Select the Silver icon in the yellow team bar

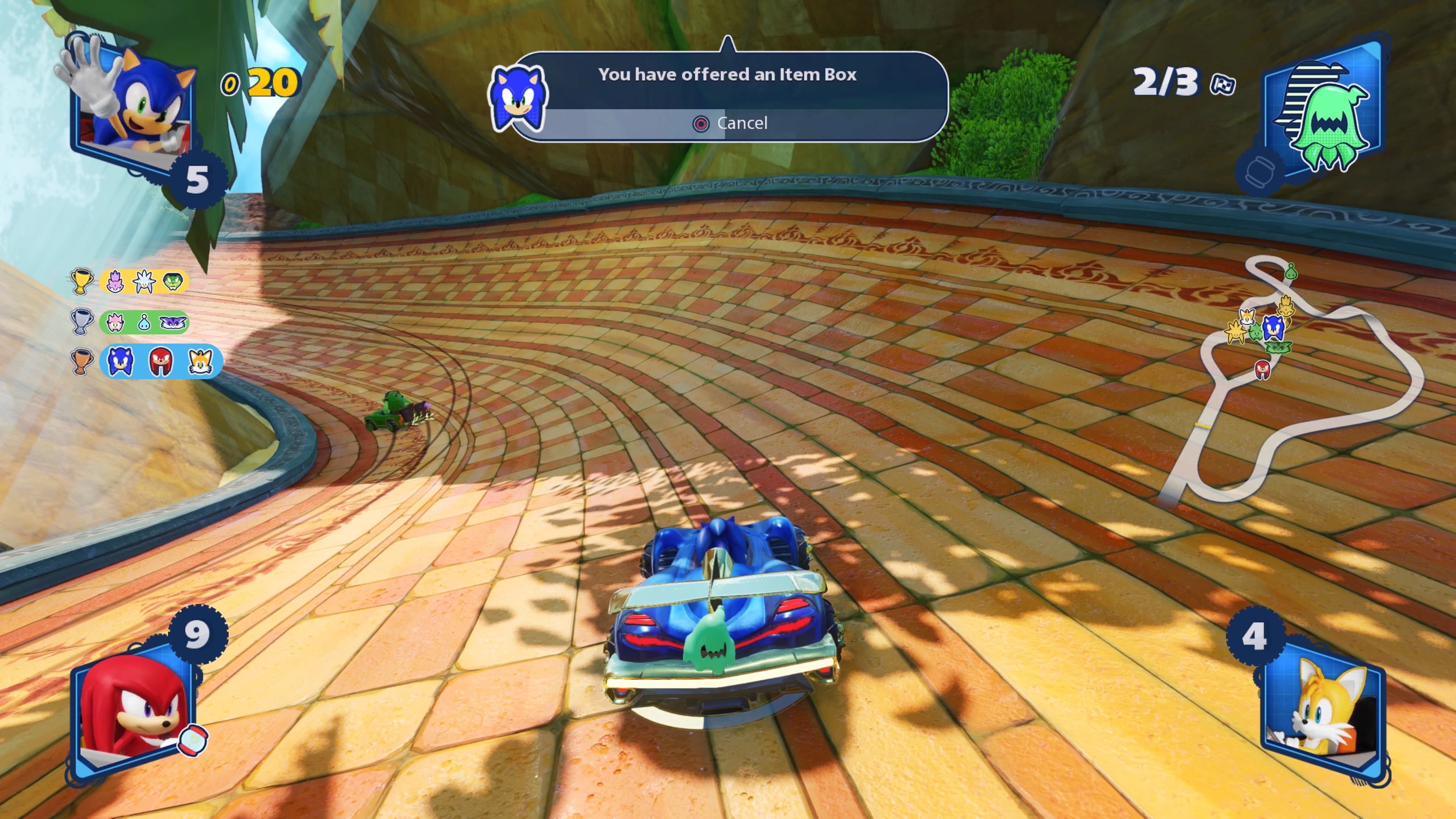[144, 282]
